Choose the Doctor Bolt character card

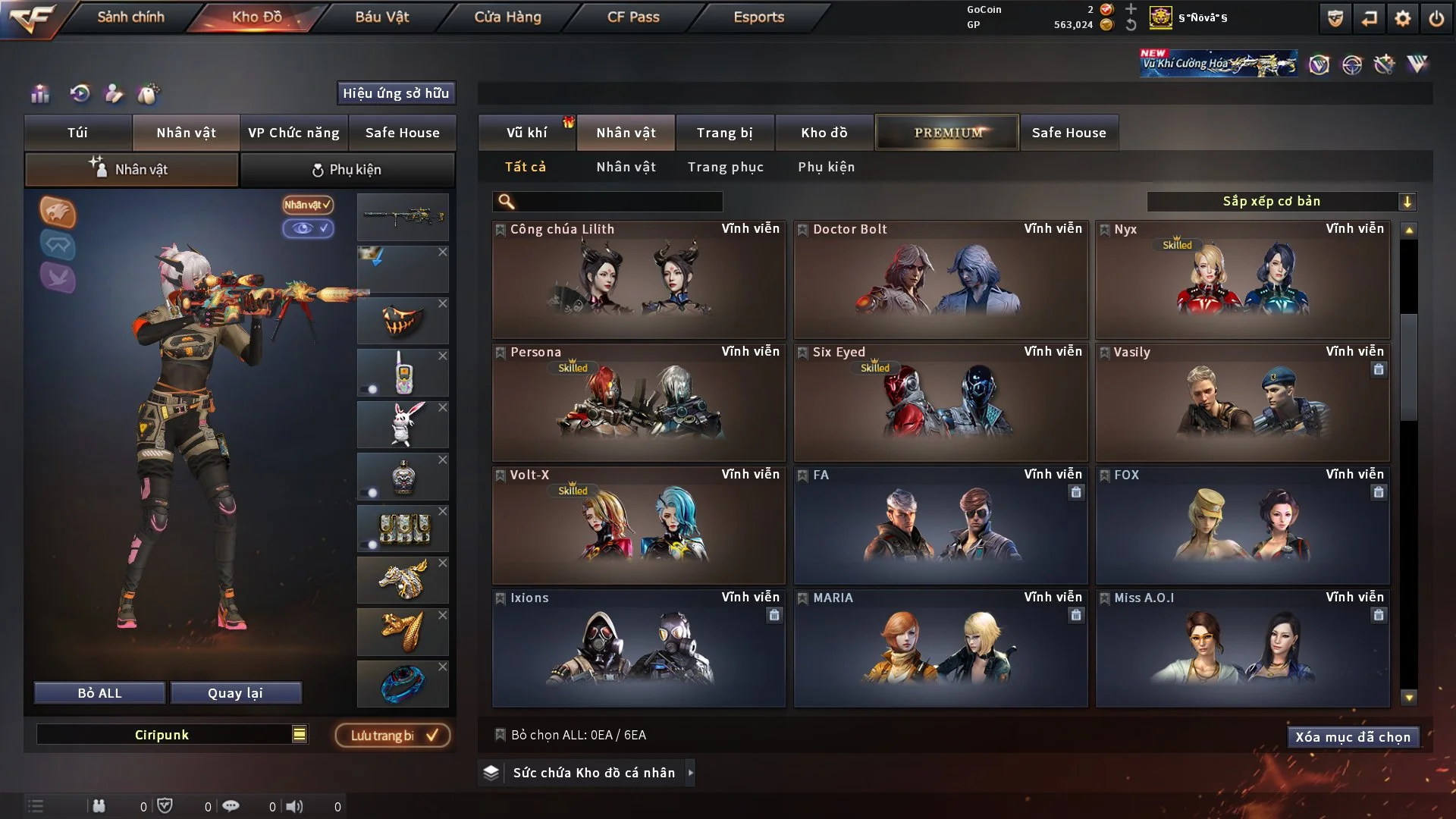(x=940, y=279)
